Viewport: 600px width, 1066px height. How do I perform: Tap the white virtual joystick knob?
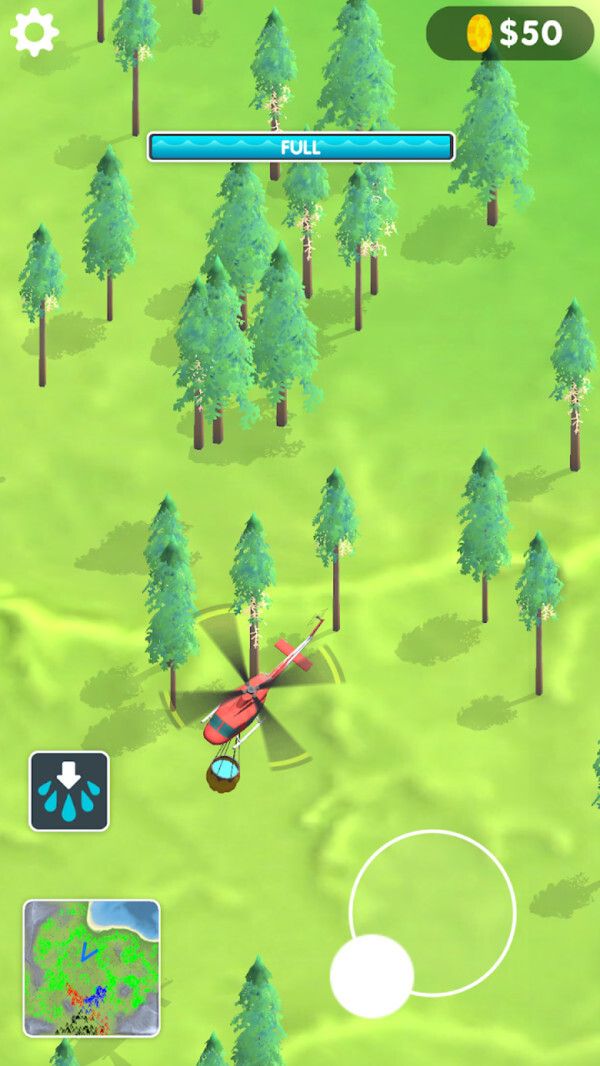pyautogui.click(x=372, y=976)
